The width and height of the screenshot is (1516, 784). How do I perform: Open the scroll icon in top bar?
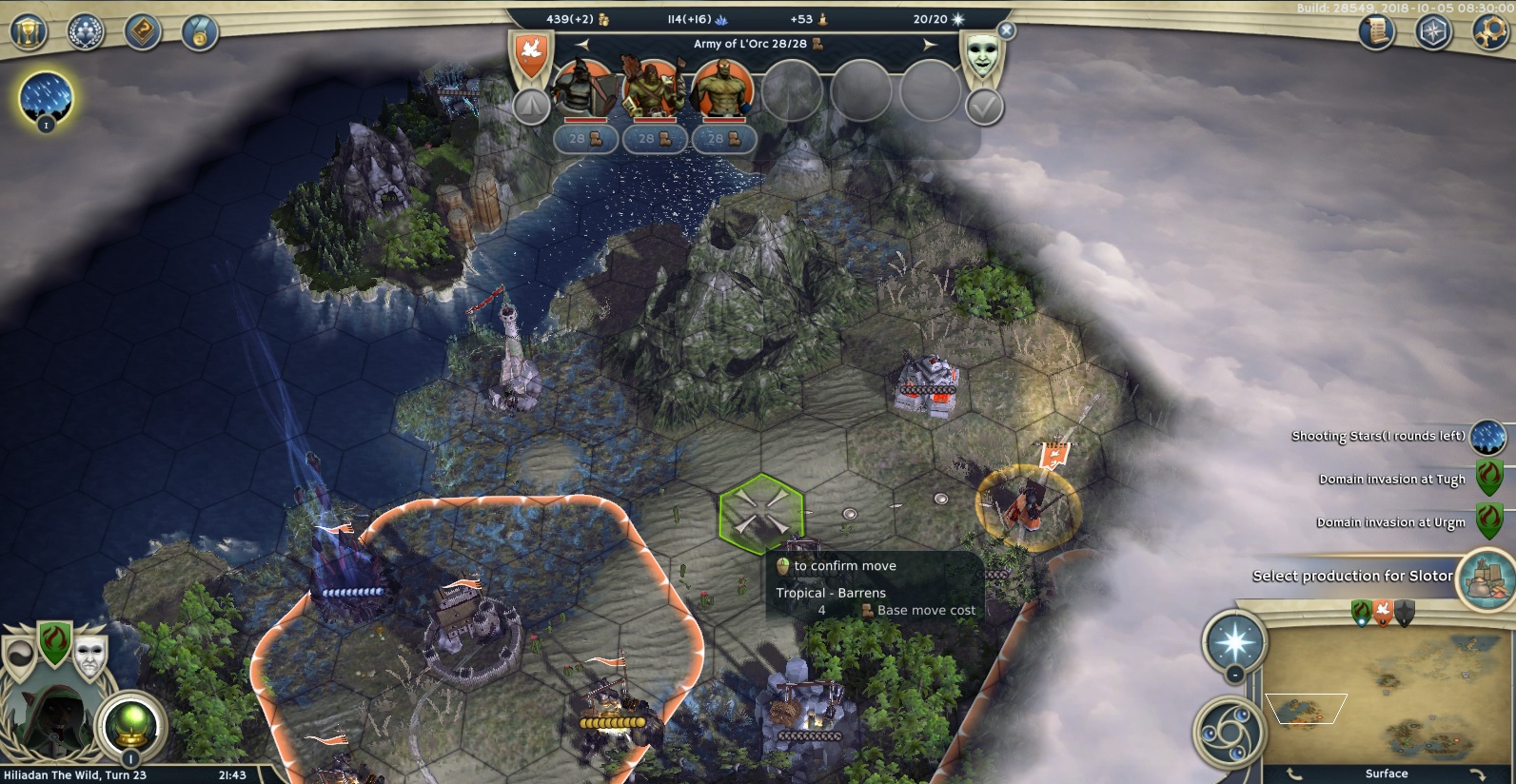point(1375,32)
